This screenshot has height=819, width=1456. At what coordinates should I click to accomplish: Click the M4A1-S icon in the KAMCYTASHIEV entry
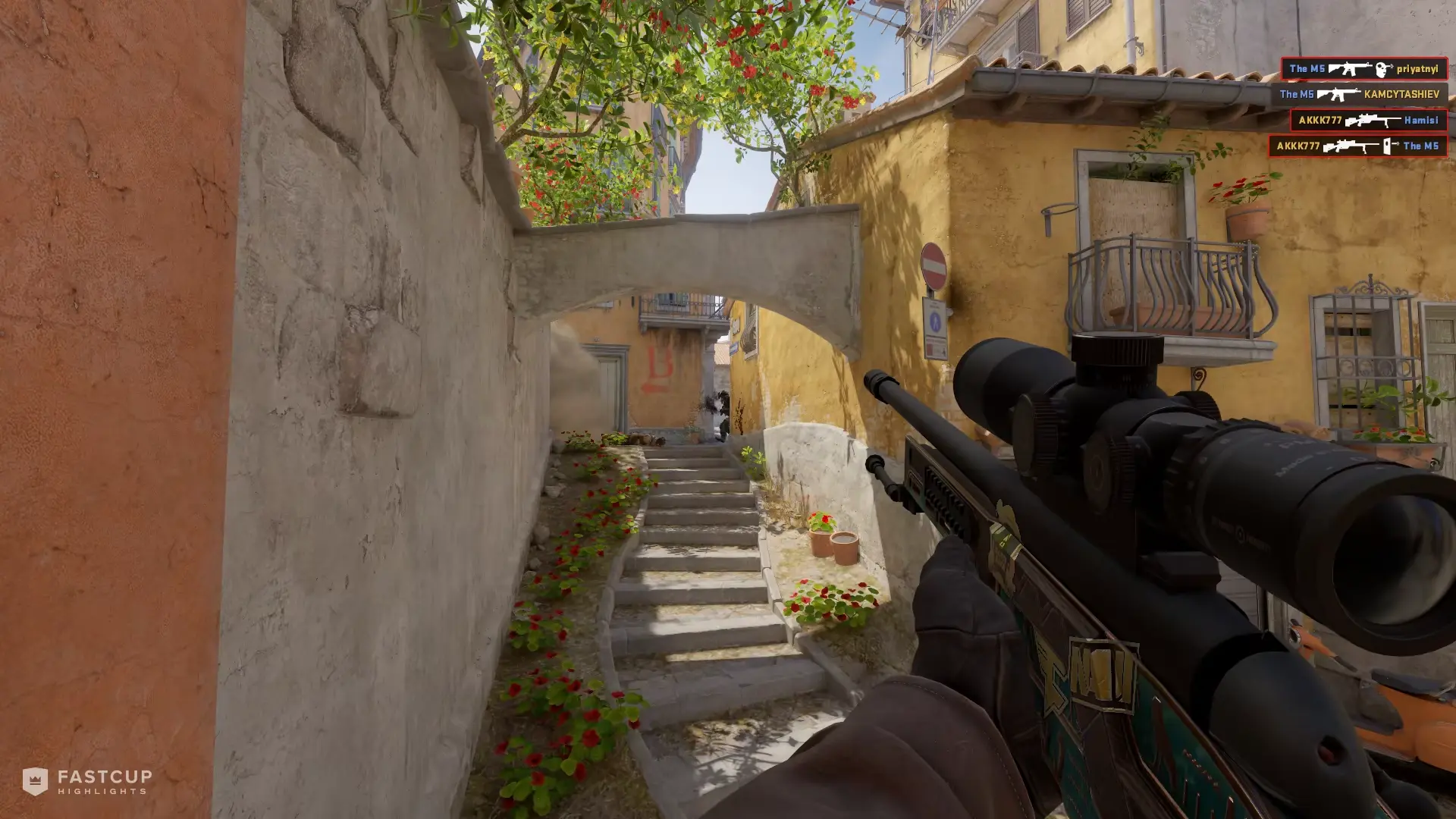click(x=1338, y=96)
